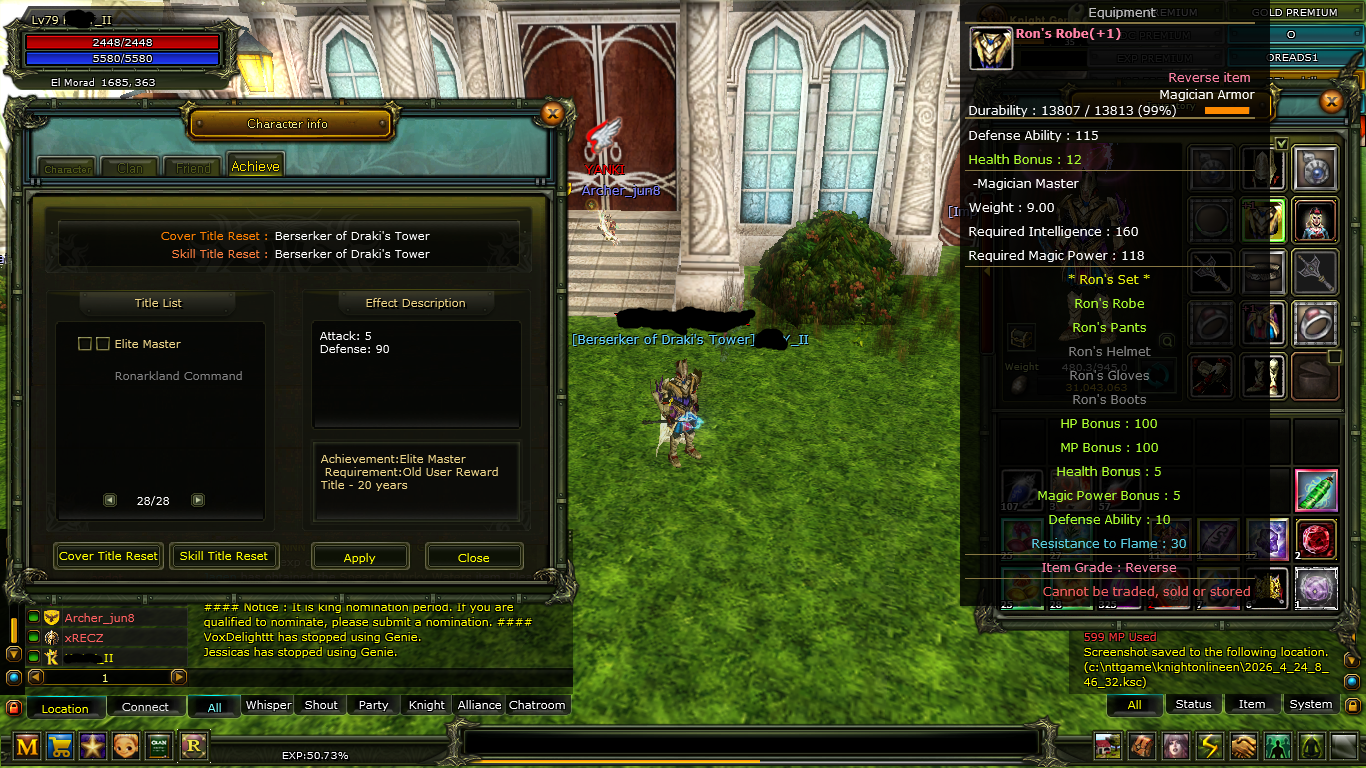Show the Character tab

pyautogui.click(x=67, y=169)
